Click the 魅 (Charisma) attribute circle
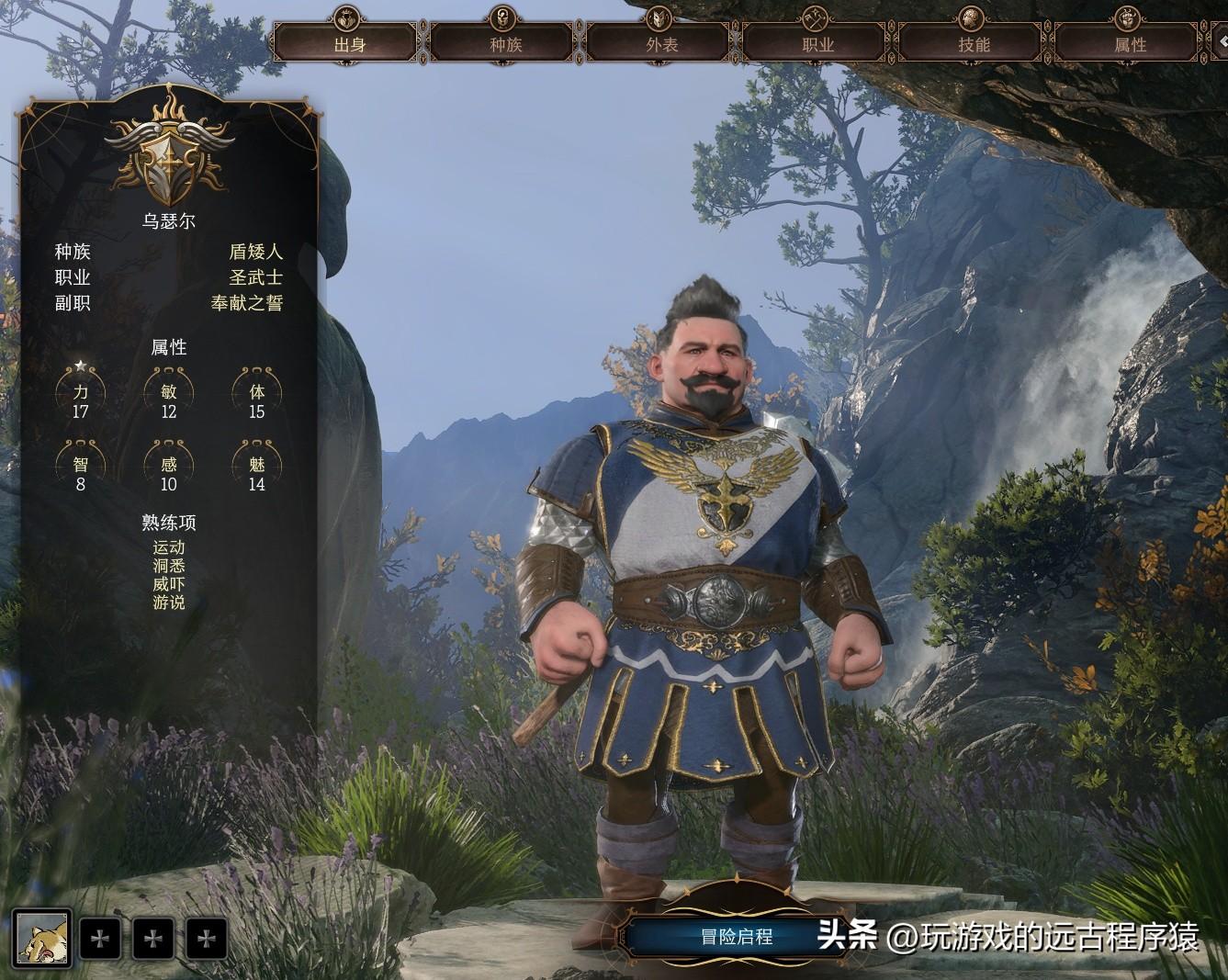Image resolution: width=1228 pixels, height=980 pixels. 257,467
